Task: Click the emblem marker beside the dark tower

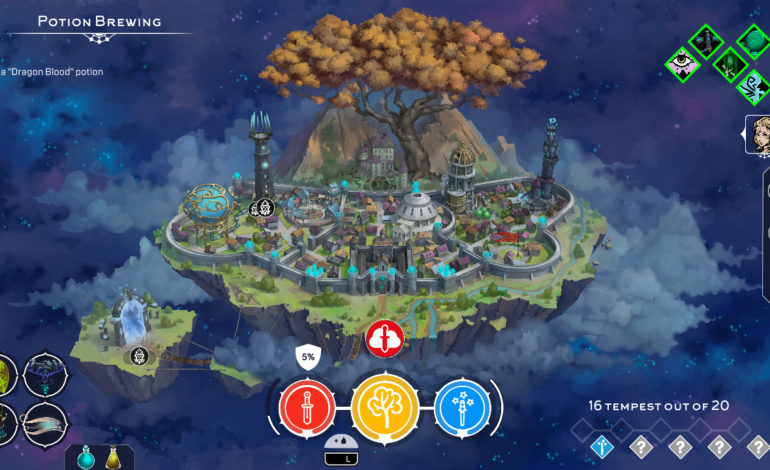Action: 262,208
